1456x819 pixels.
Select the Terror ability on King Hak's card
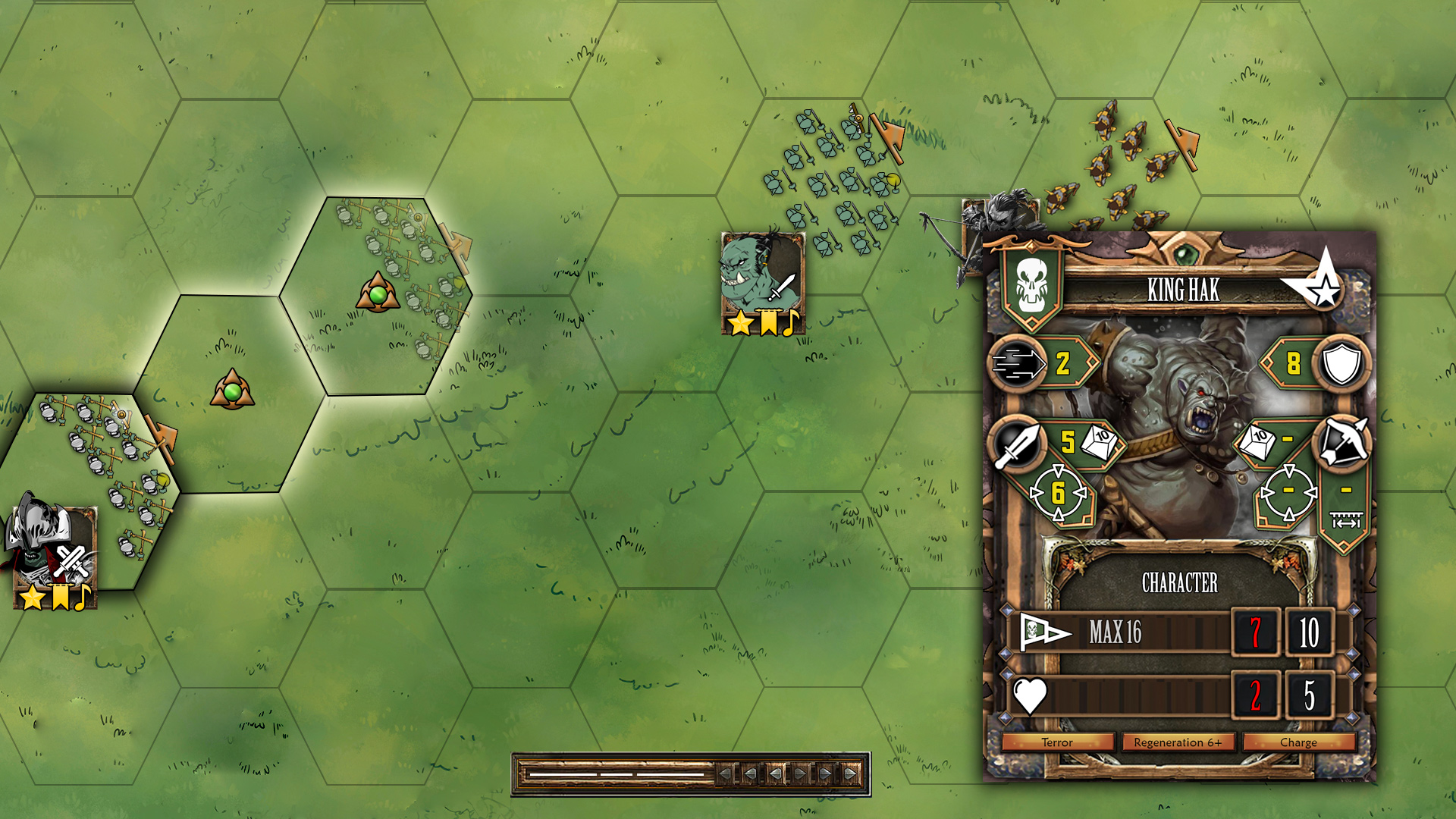(1057, 742)
